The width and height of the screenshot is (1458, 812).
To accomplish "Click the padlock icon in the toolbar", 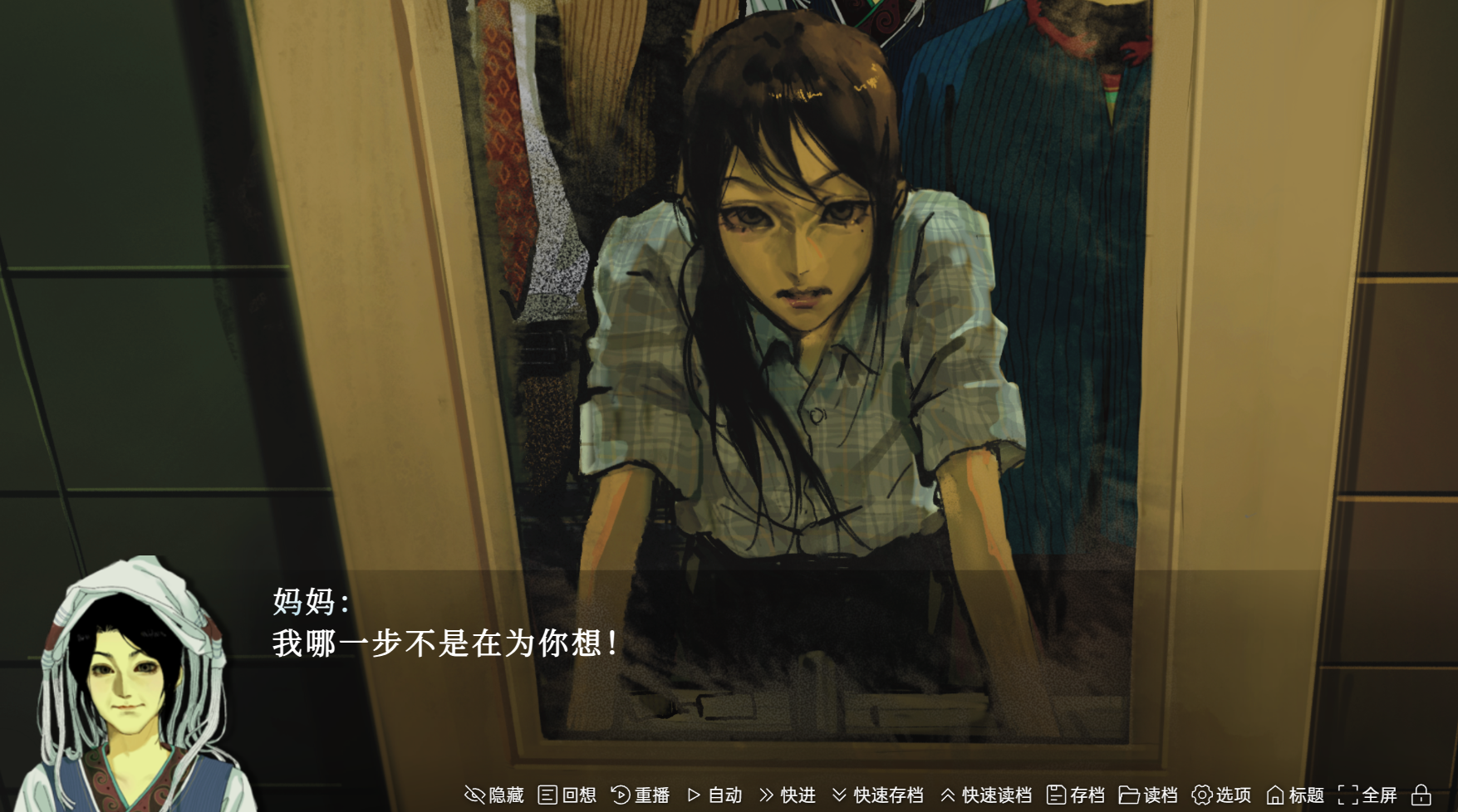I will point(1421,795).
